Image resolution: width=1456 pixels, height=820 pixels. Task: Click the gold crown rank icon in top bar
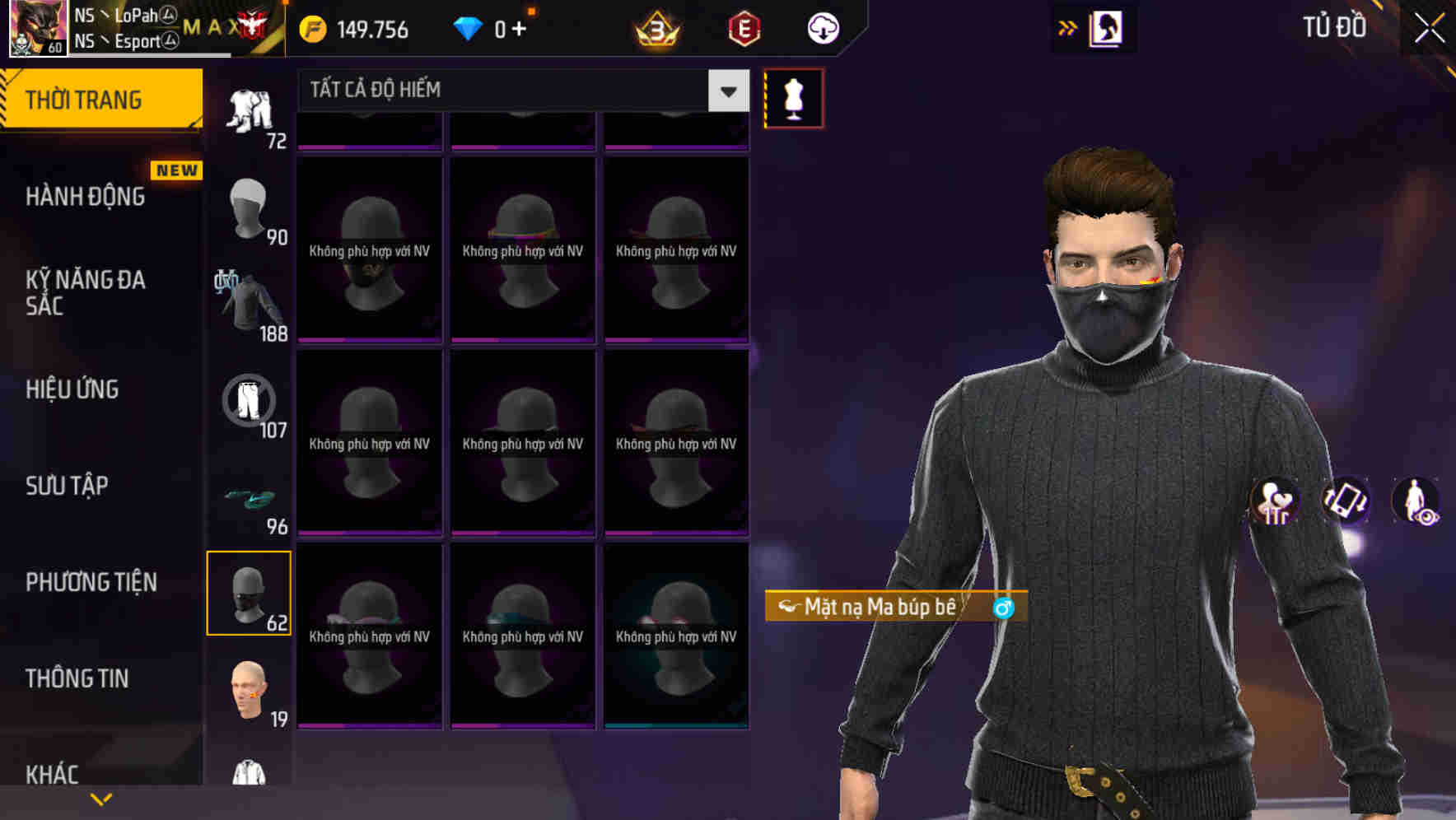(653, 27)
